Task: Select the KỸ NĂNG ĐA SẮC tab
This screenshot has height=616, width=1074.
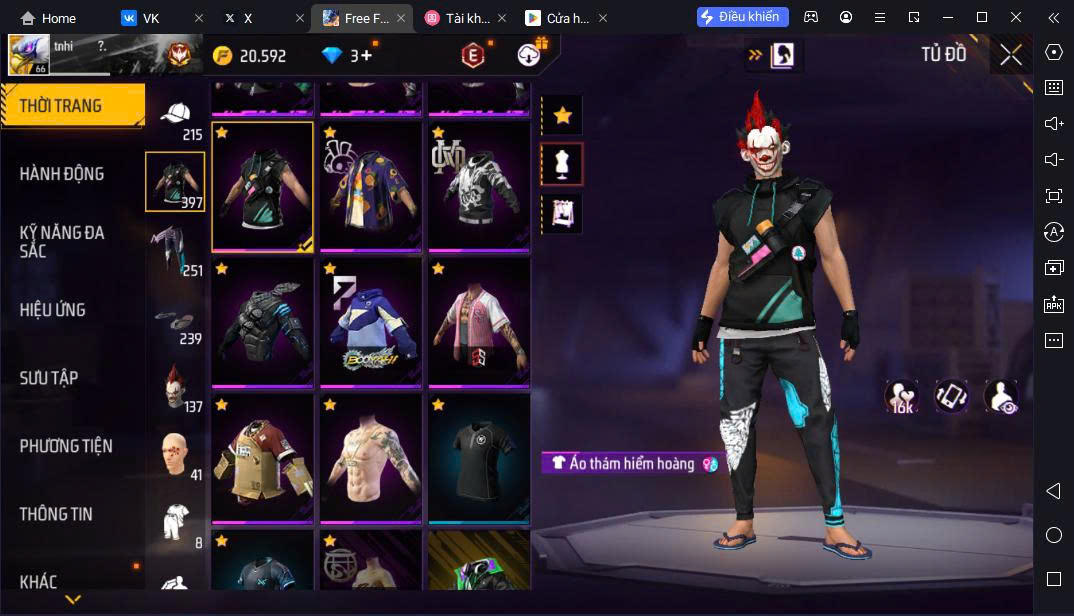Action: 62,241
